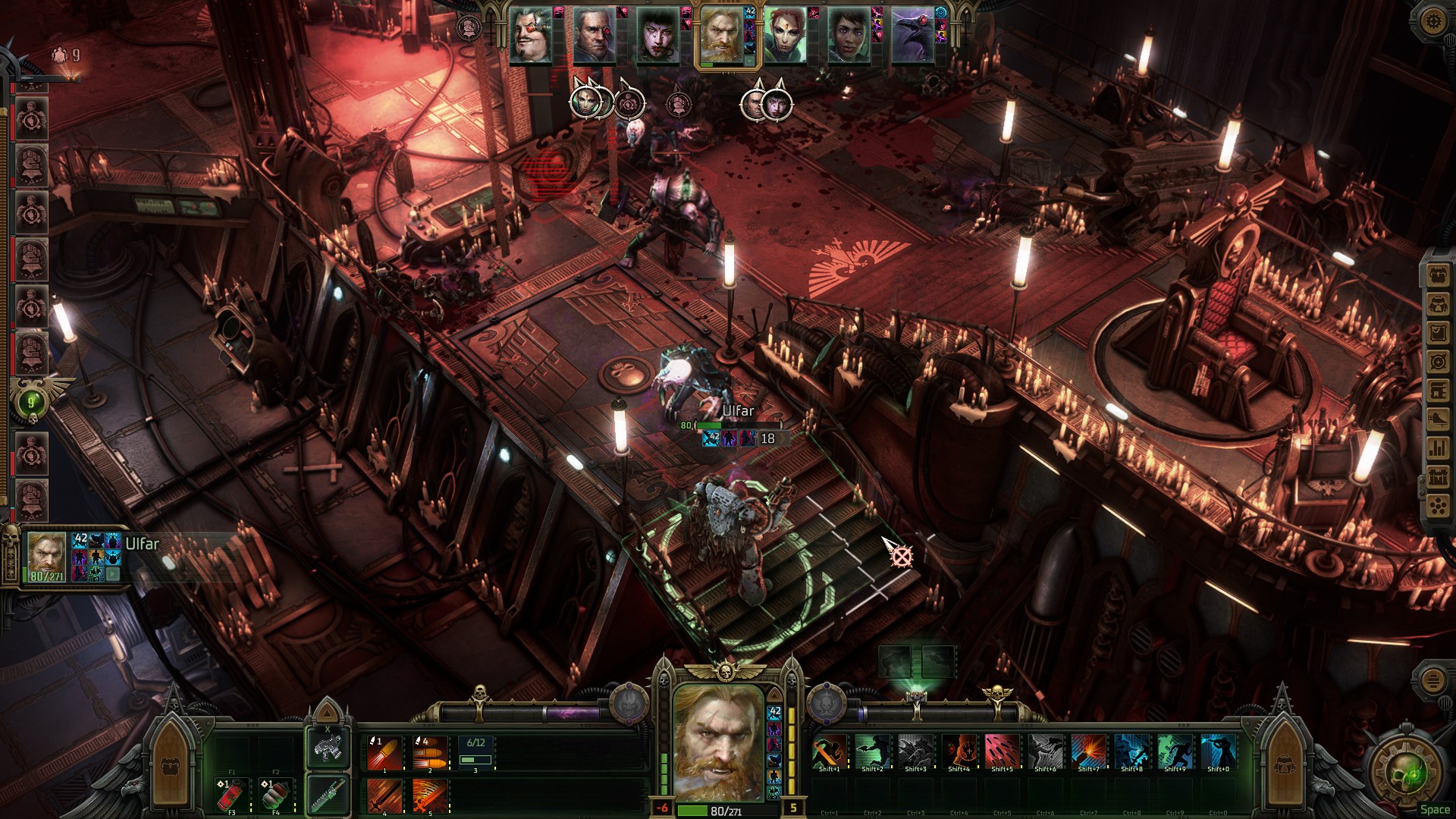
Task: Select Ulfar's portrait in the party bar
Action: click(x=720, y=36)
